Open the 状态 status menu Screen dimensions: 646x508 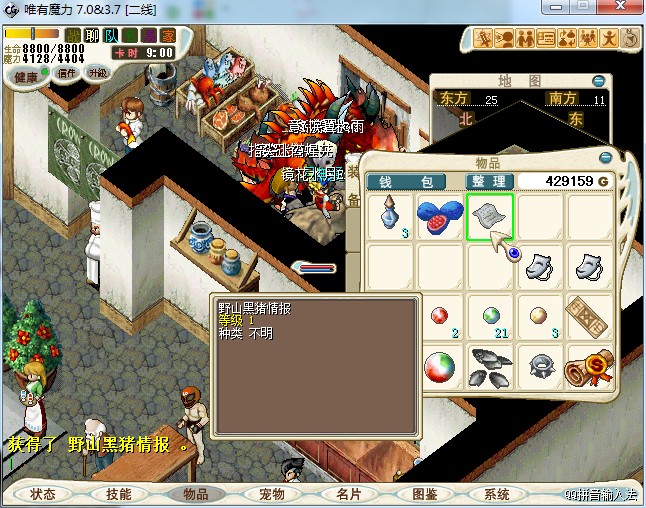(43, 494)
